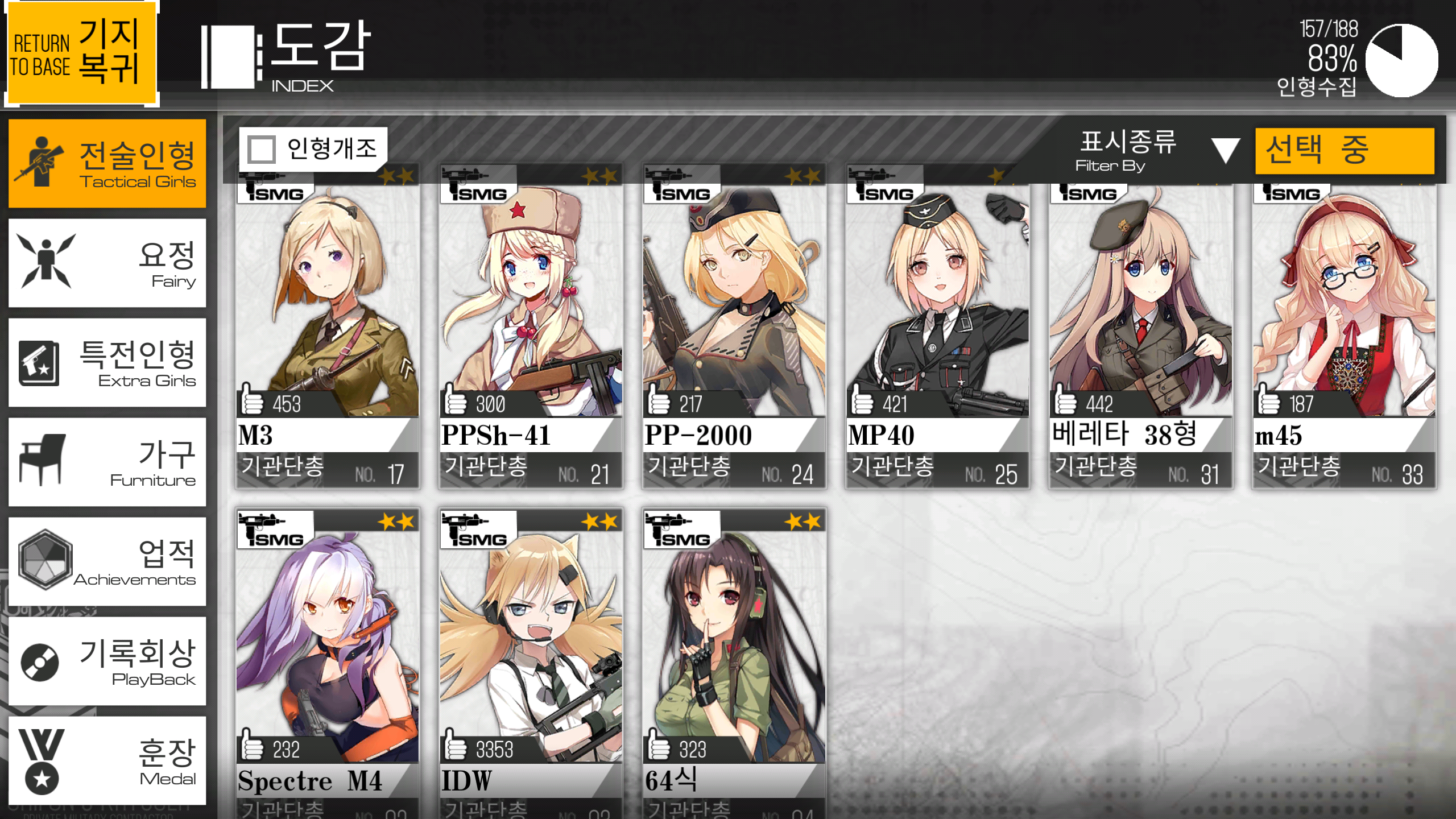Image resolution: width=1456 pixels, height=819 pixels.
Task: View the Medal category
Action: [x=107, y=760]
